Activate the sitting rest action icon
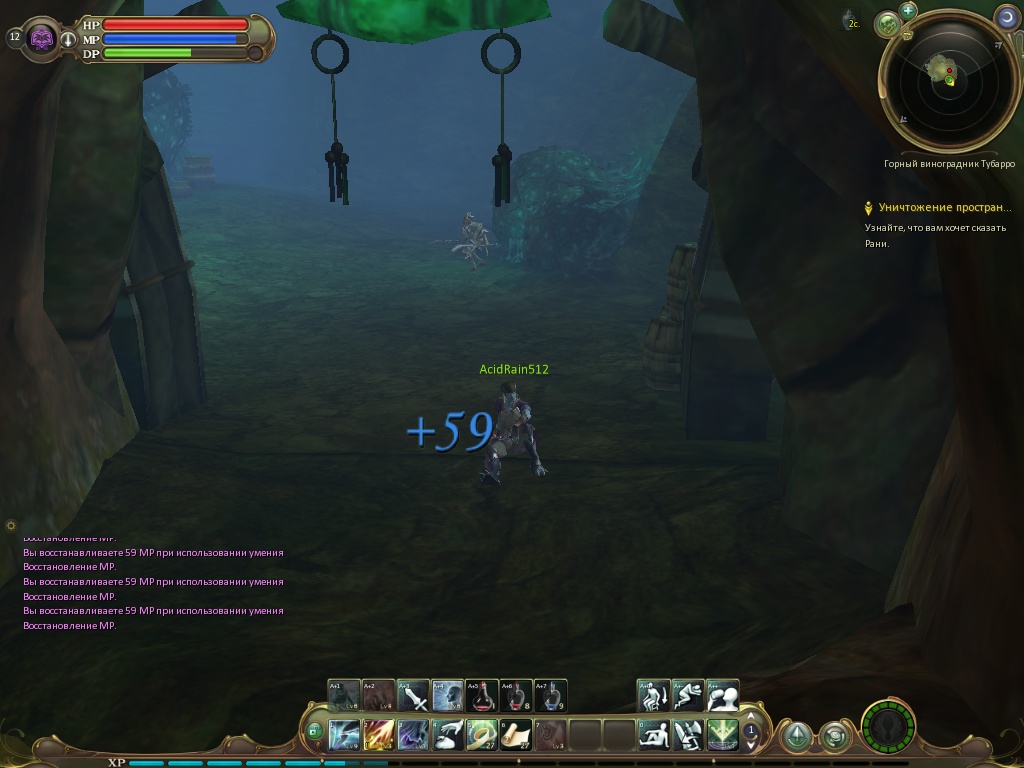This screenshot has height=768, width=1024. point(654,735)
